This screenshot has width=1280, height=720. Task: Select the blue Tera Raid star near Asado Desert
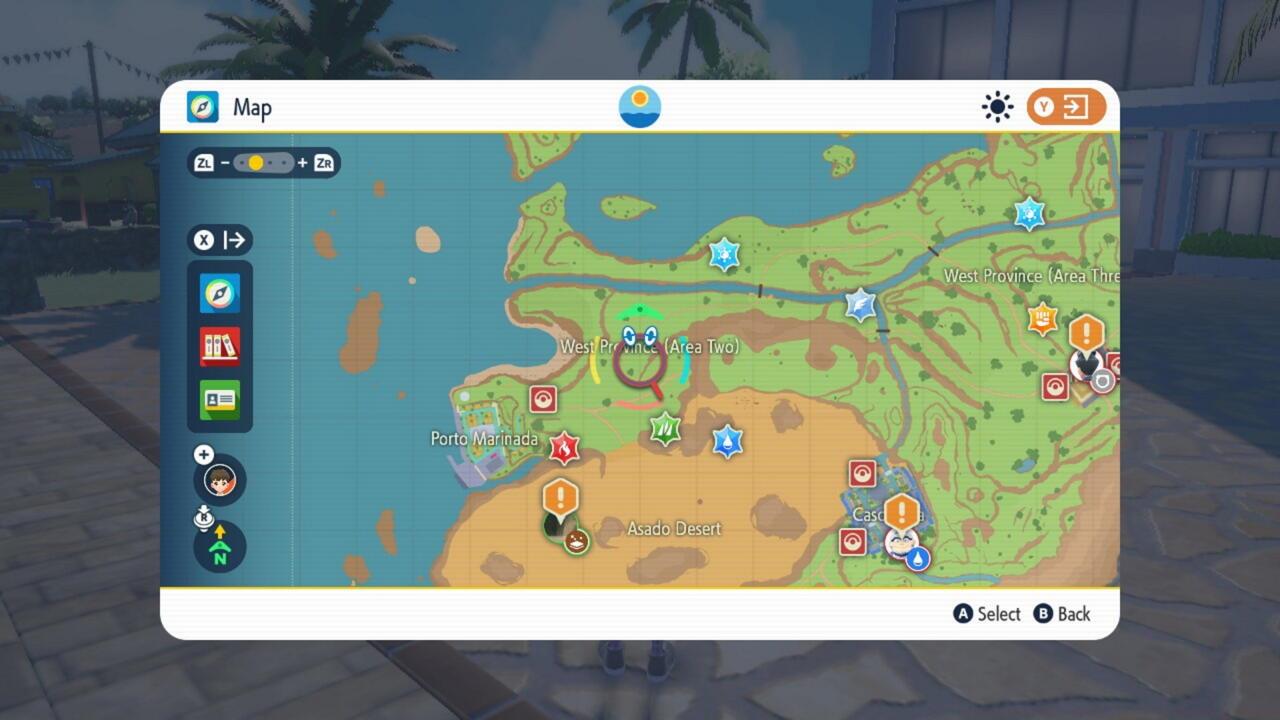click(727, 441)
